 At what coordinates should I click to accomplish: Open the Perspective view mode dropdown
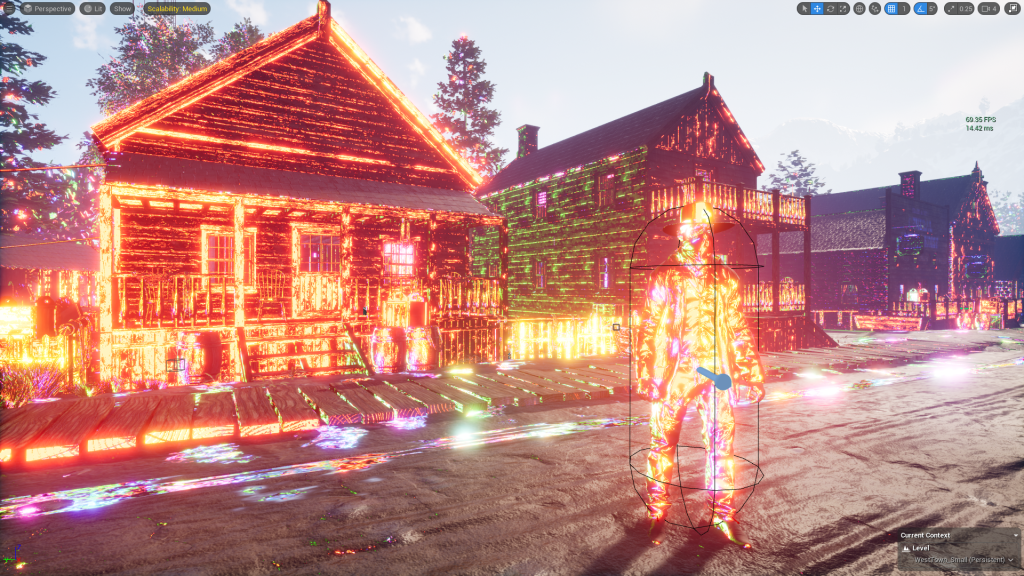pos(47,8)
